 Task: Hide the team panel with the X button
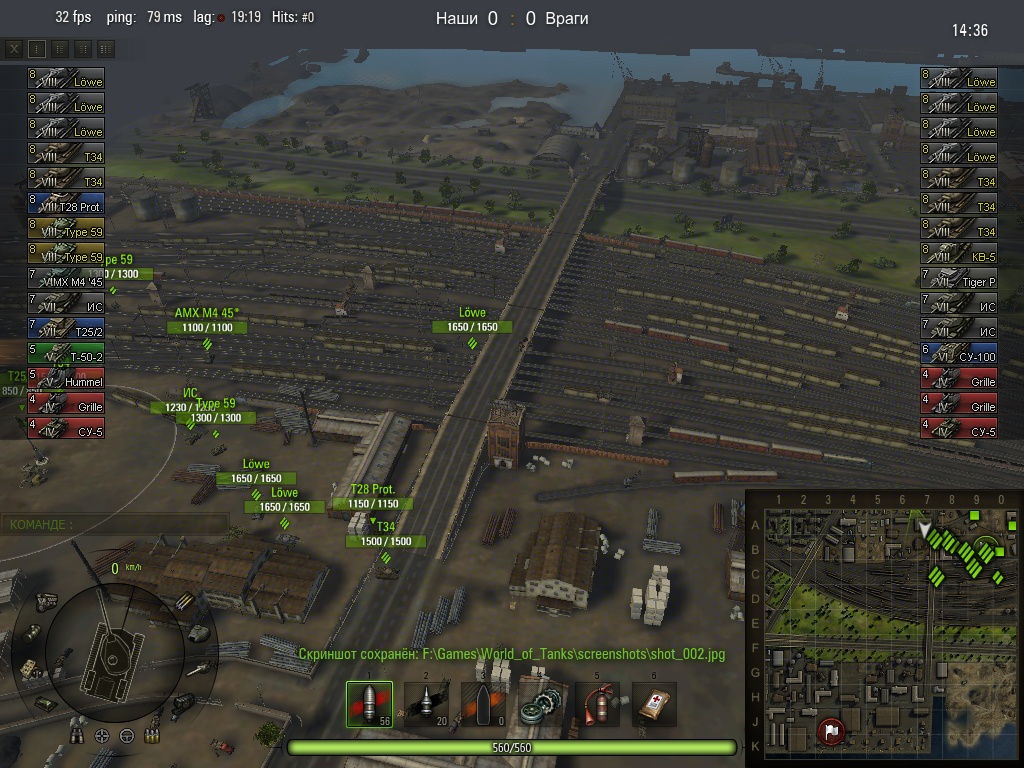[x=14, y=48]
